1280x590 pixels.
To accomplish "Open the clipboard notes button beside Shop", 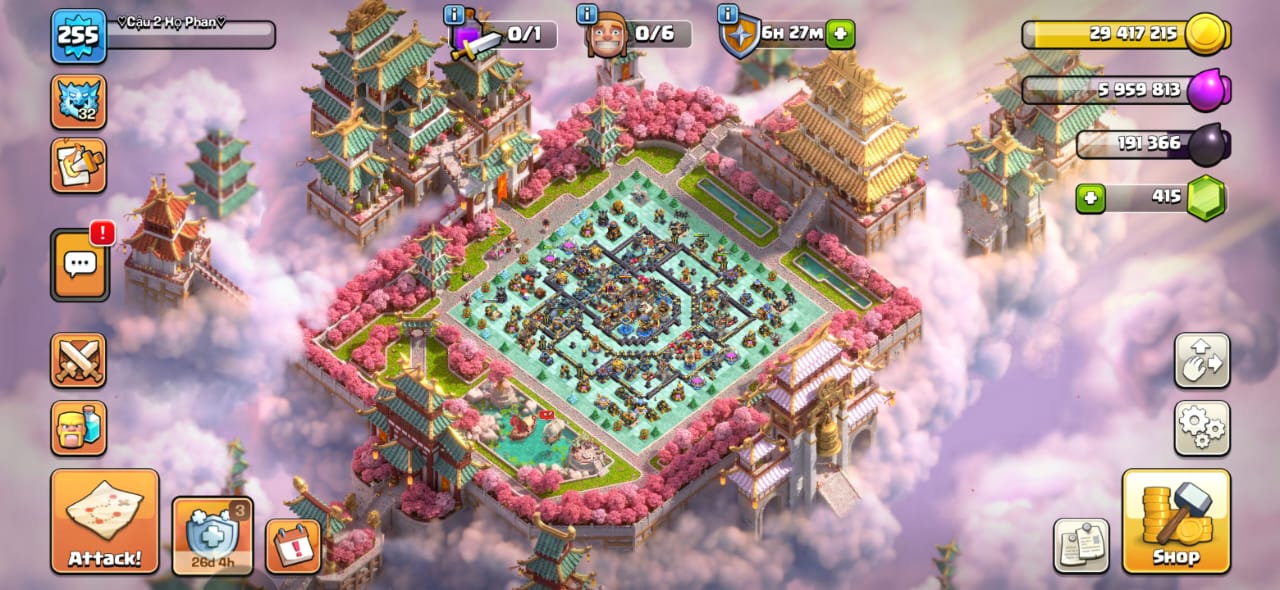I will coord(1081,546).
